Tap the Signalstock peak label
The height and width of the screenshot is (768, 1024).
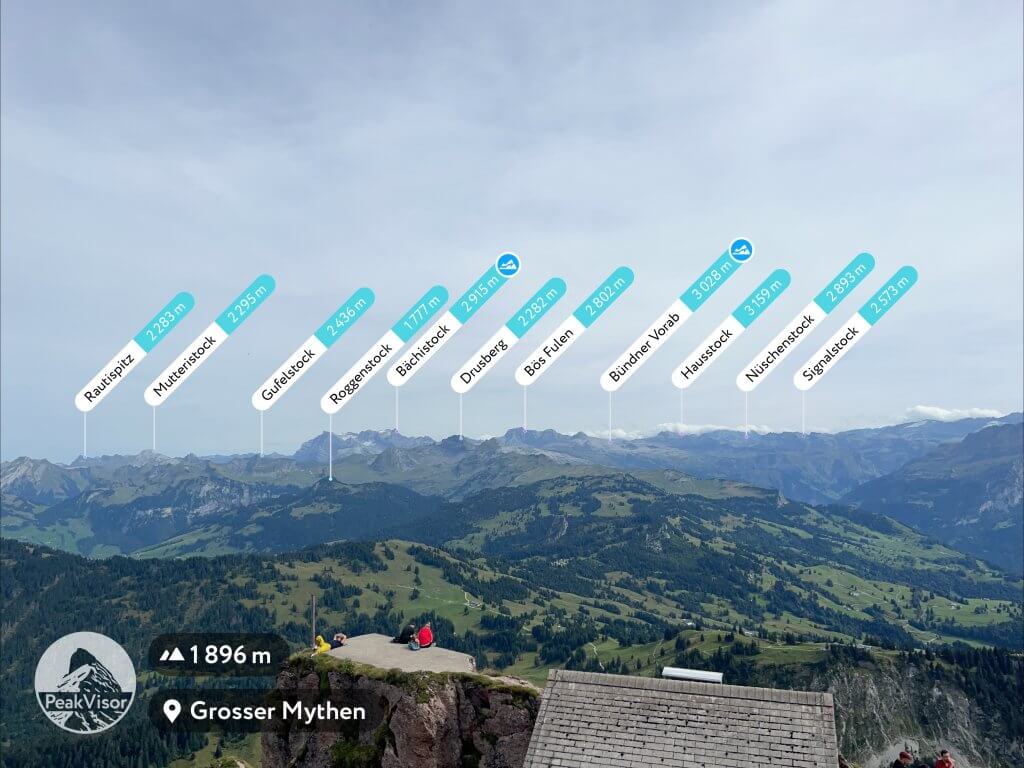pos(855,328)
